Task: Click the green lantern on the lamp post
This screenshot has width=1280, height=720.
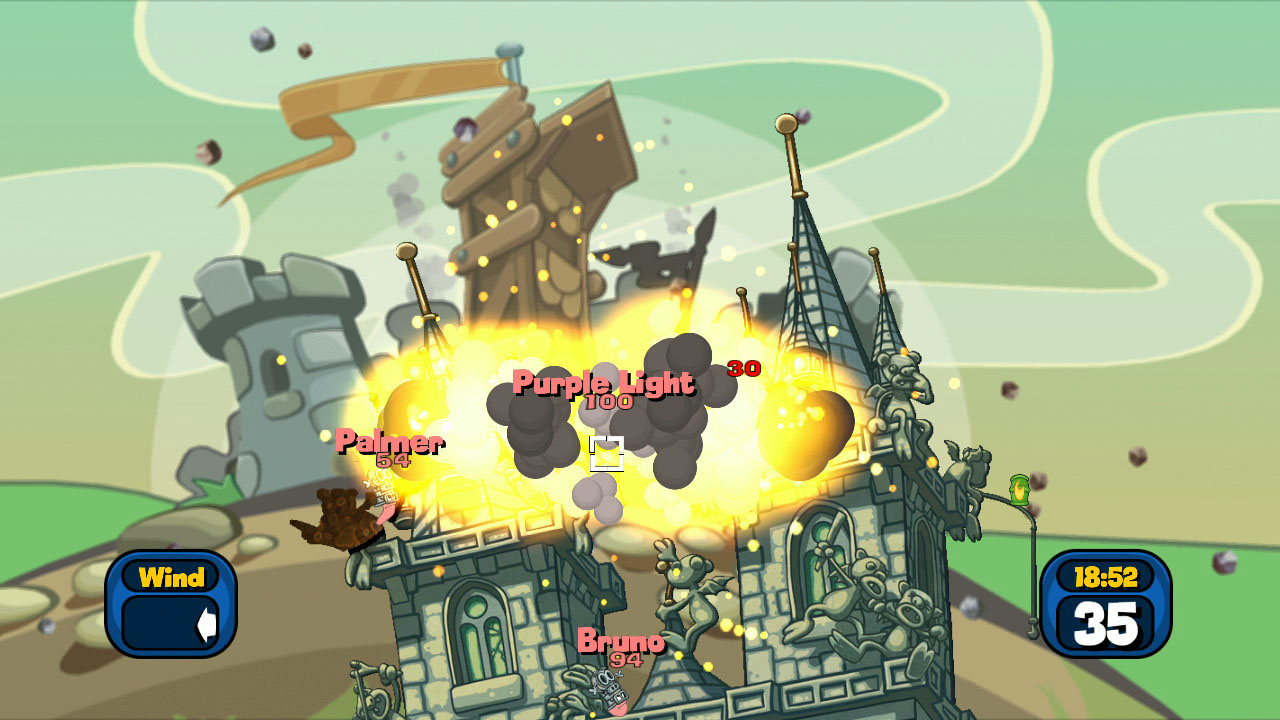Action: pyautogui.click(x=1021, y=492)
